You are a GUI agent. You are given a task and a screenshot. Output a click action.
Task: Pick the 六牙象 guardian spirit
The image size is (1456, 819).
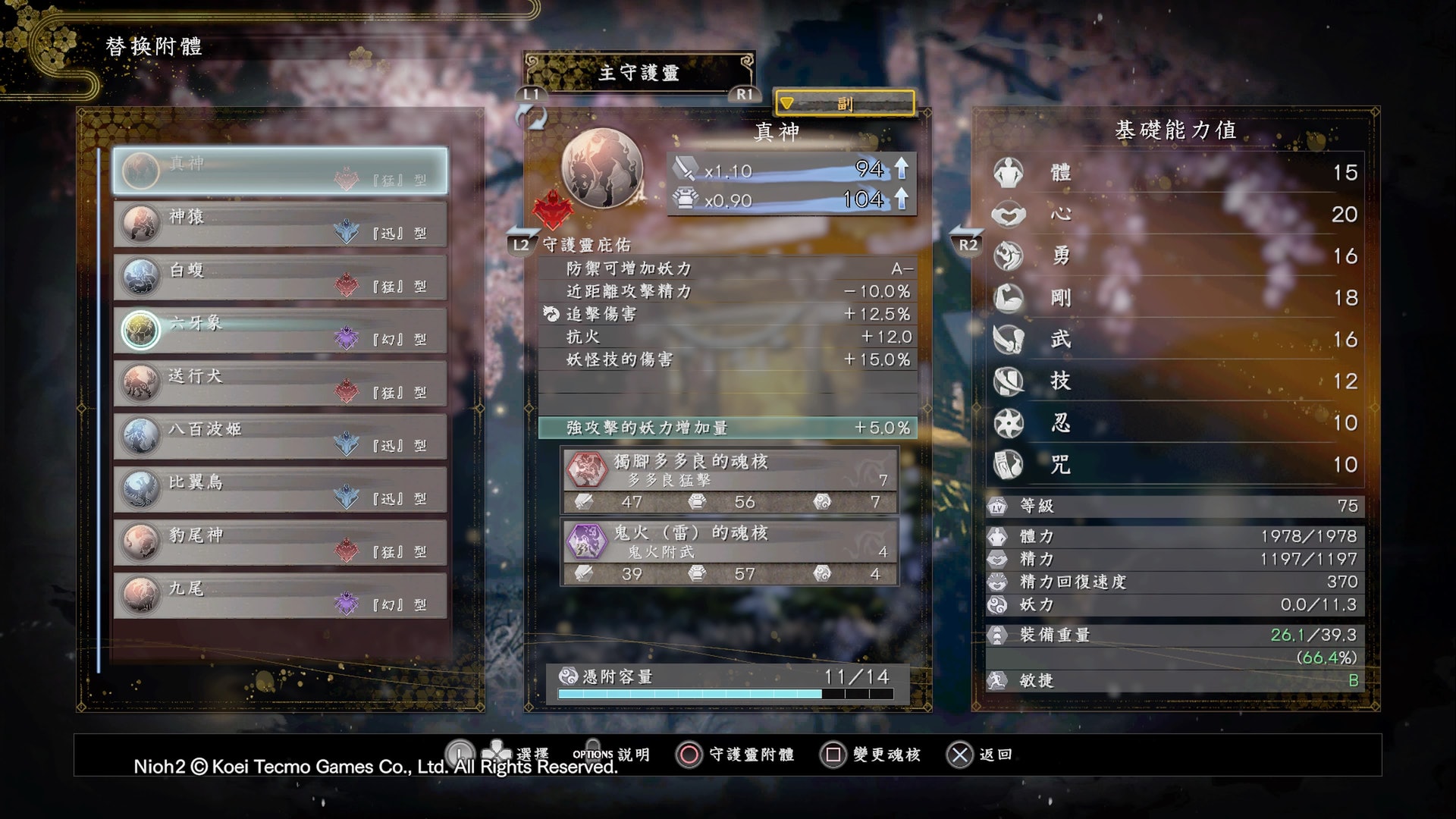click(x=280, y=331)
